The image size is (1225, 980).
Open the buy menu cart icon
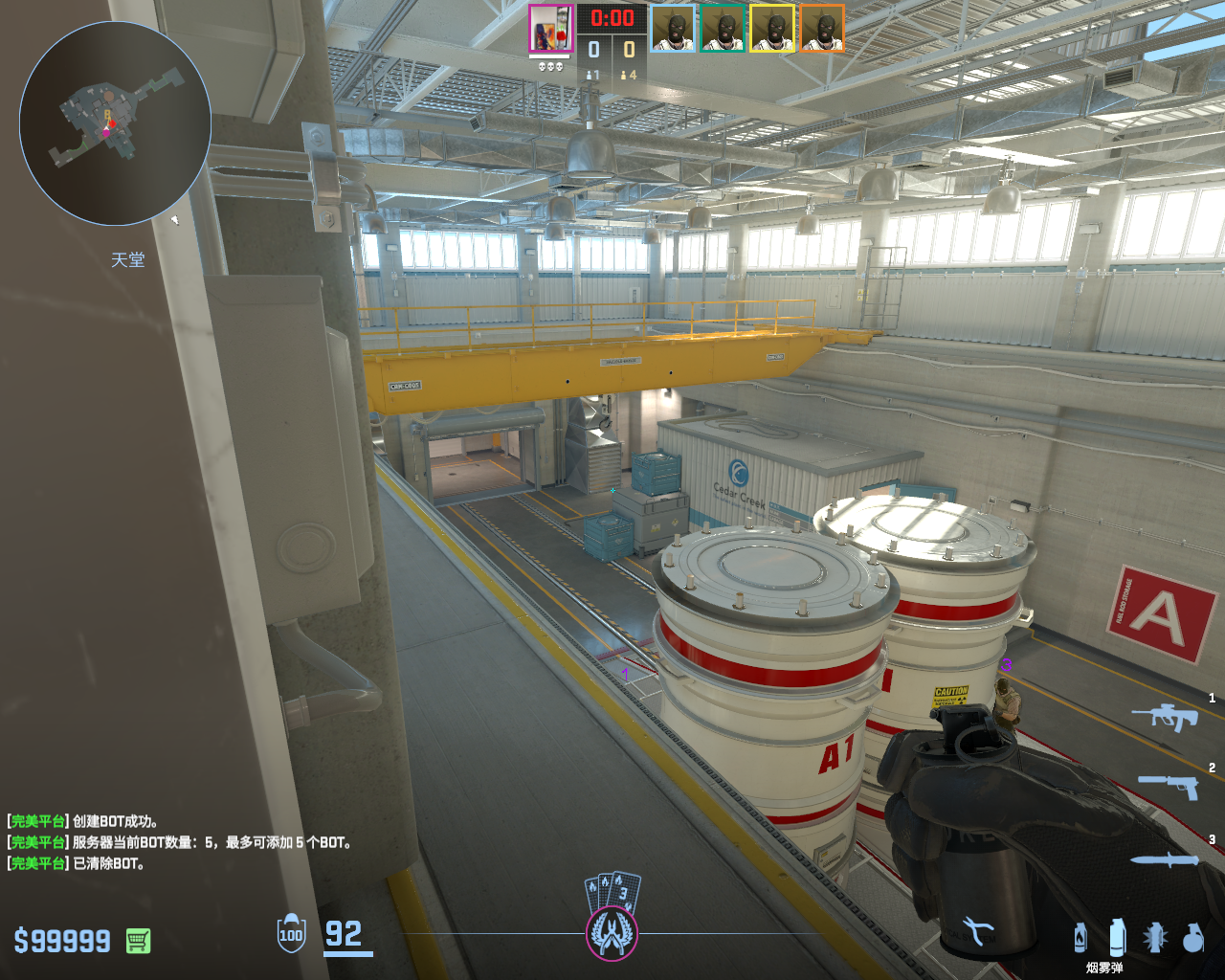pos(138,941)
